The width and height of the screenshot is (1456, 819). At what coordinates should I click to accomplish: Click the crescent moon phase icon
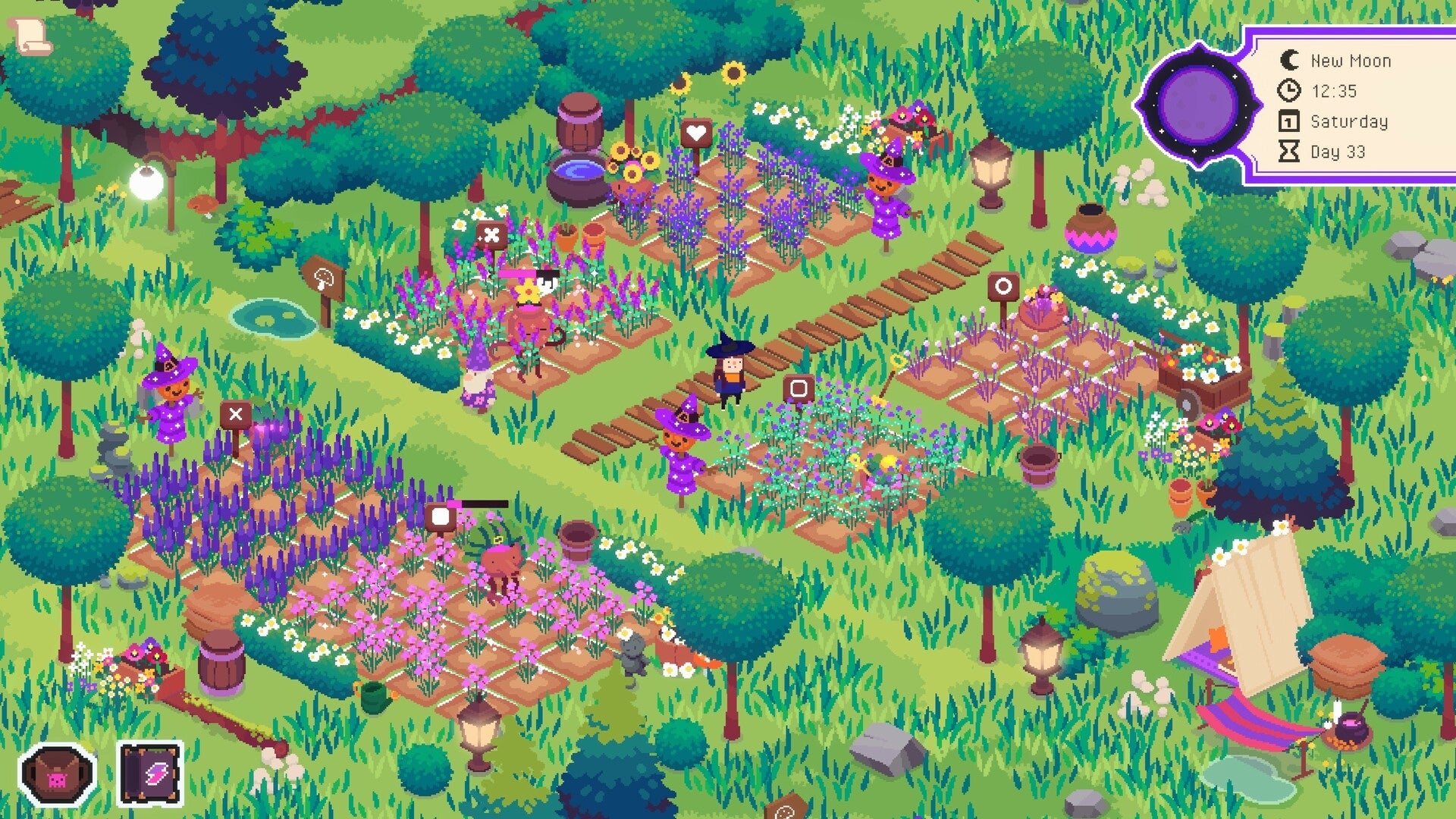coord(1289,60)
